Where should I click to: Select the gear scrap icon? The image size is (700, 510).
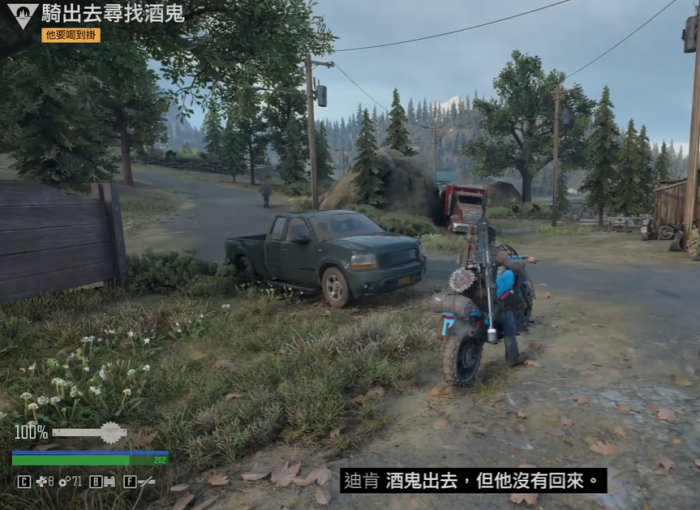pos(63,481)
